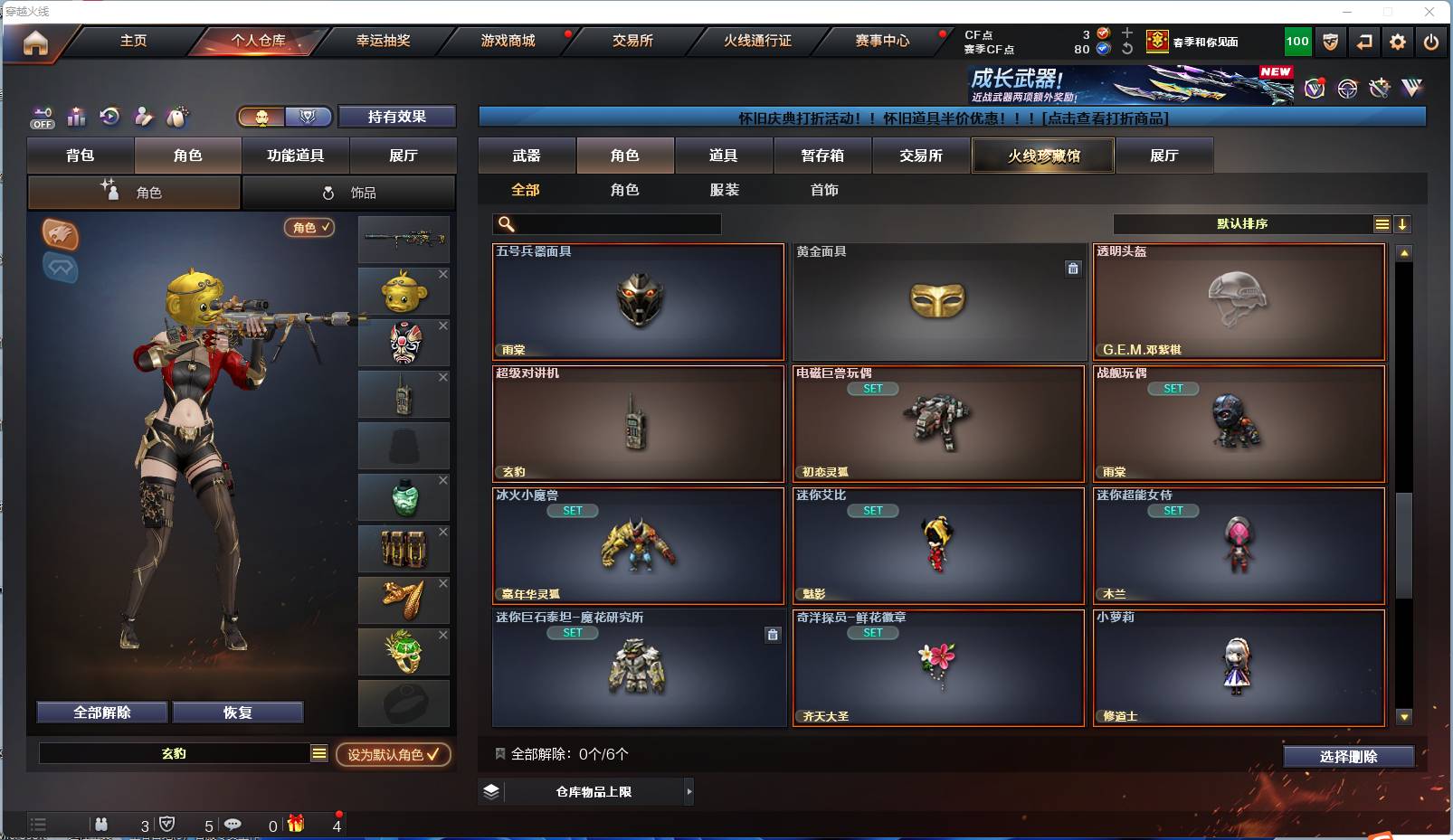Click the trash icon on the 黄金面具 card
Image resolution: width=1453 pixels, height=840 pixels.
(1073, 269)
